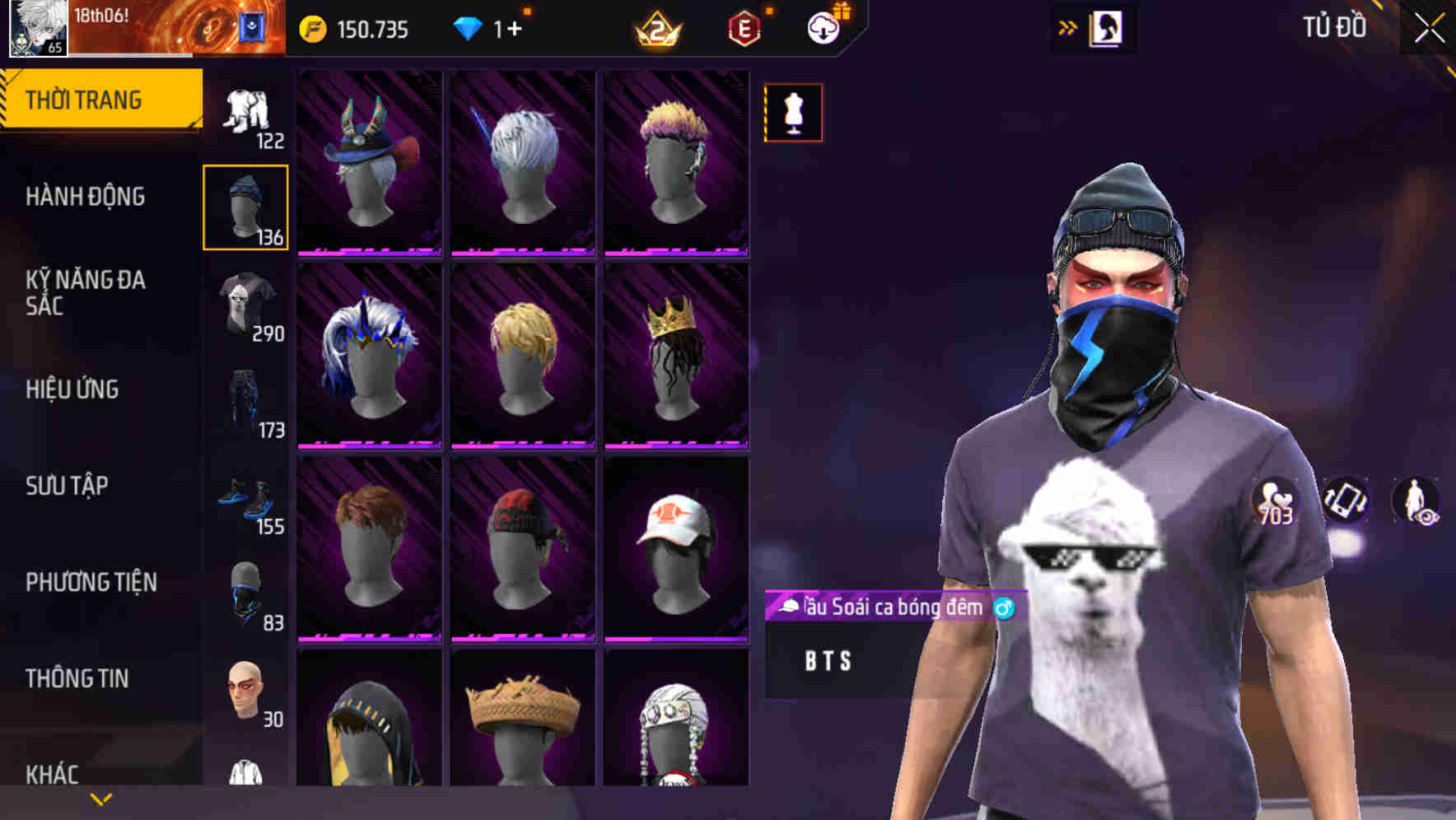Open the wardrobe book icon beside TỦ ĐỒ
This screenshot has width=1456, height=820.
pyautogui.click(x=1107, y=27)
